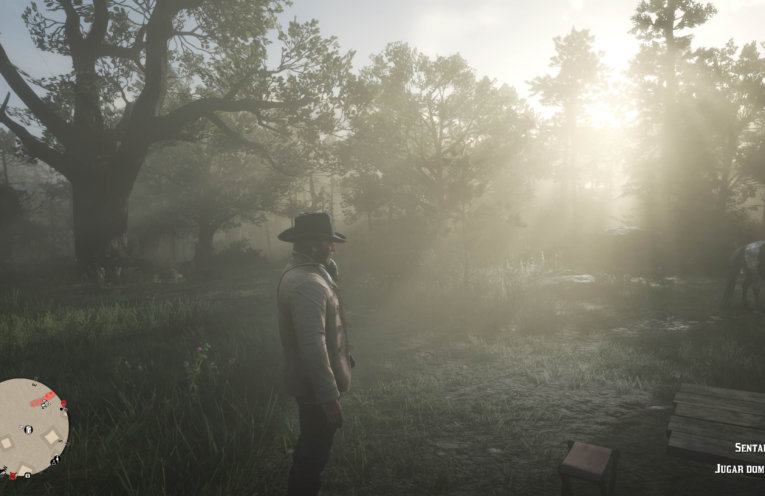Select the red zone marker on minimap

click(x=43, y=400)
